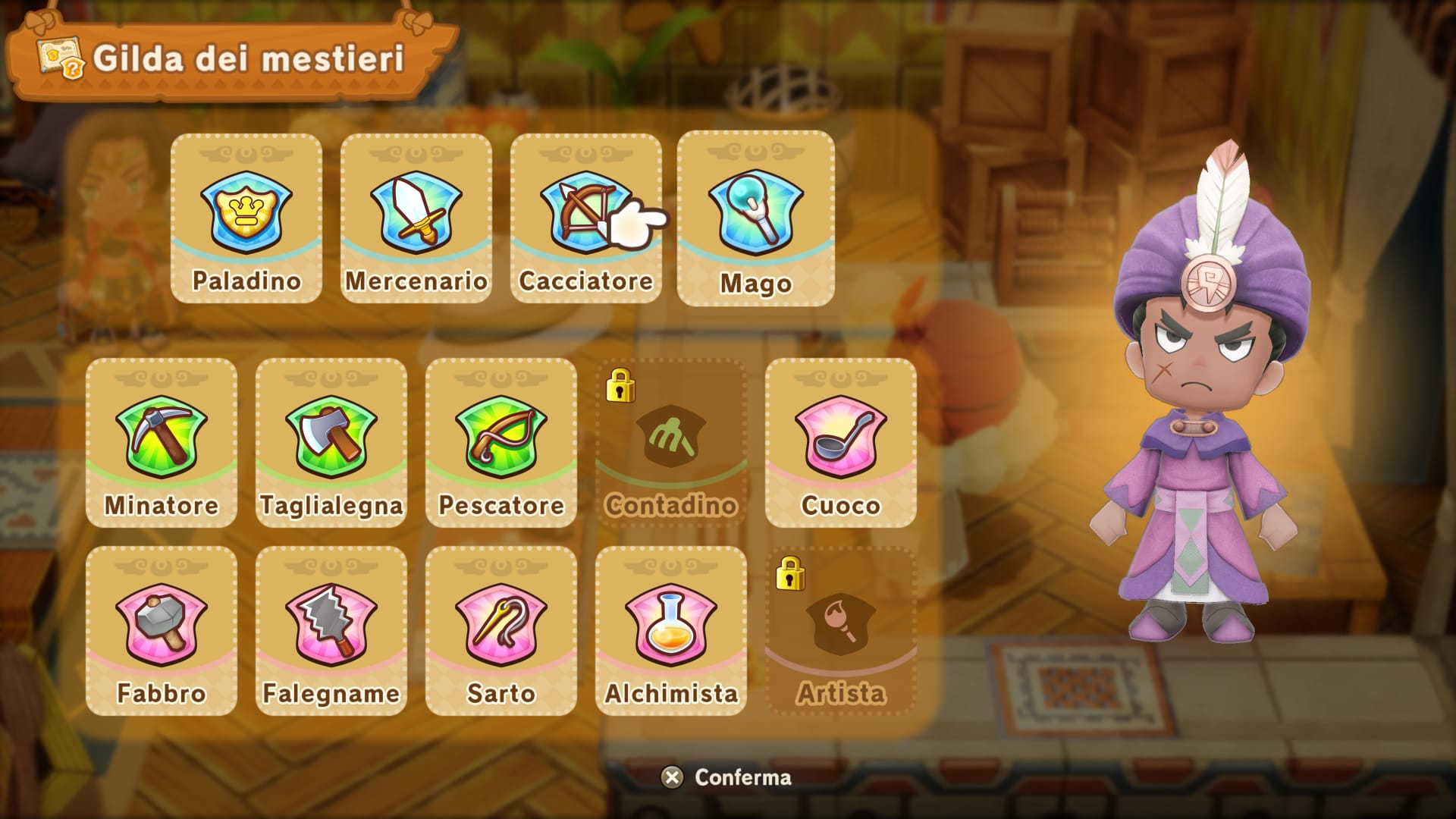Choose the Mercenario sword class
This screenshot has height=819, width=1456.
click(x=416, y=218)
